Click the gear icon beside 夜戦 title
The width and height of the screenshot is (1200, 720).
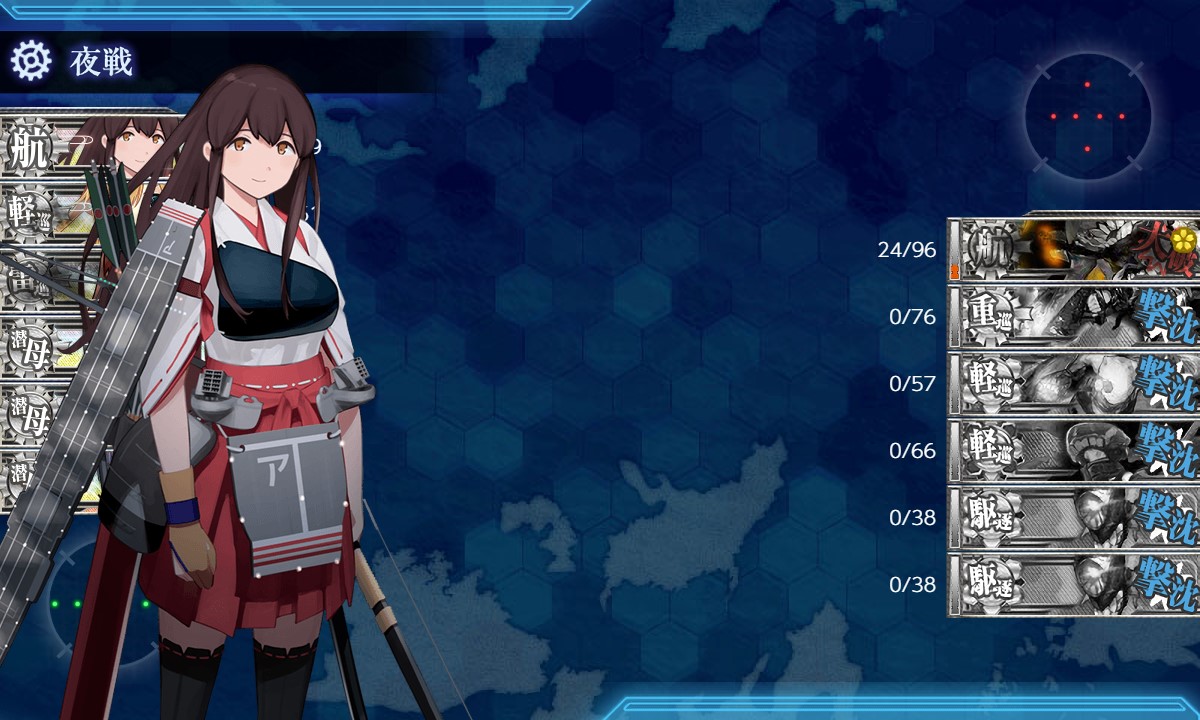pyautogui.click(x=30, y=62)
